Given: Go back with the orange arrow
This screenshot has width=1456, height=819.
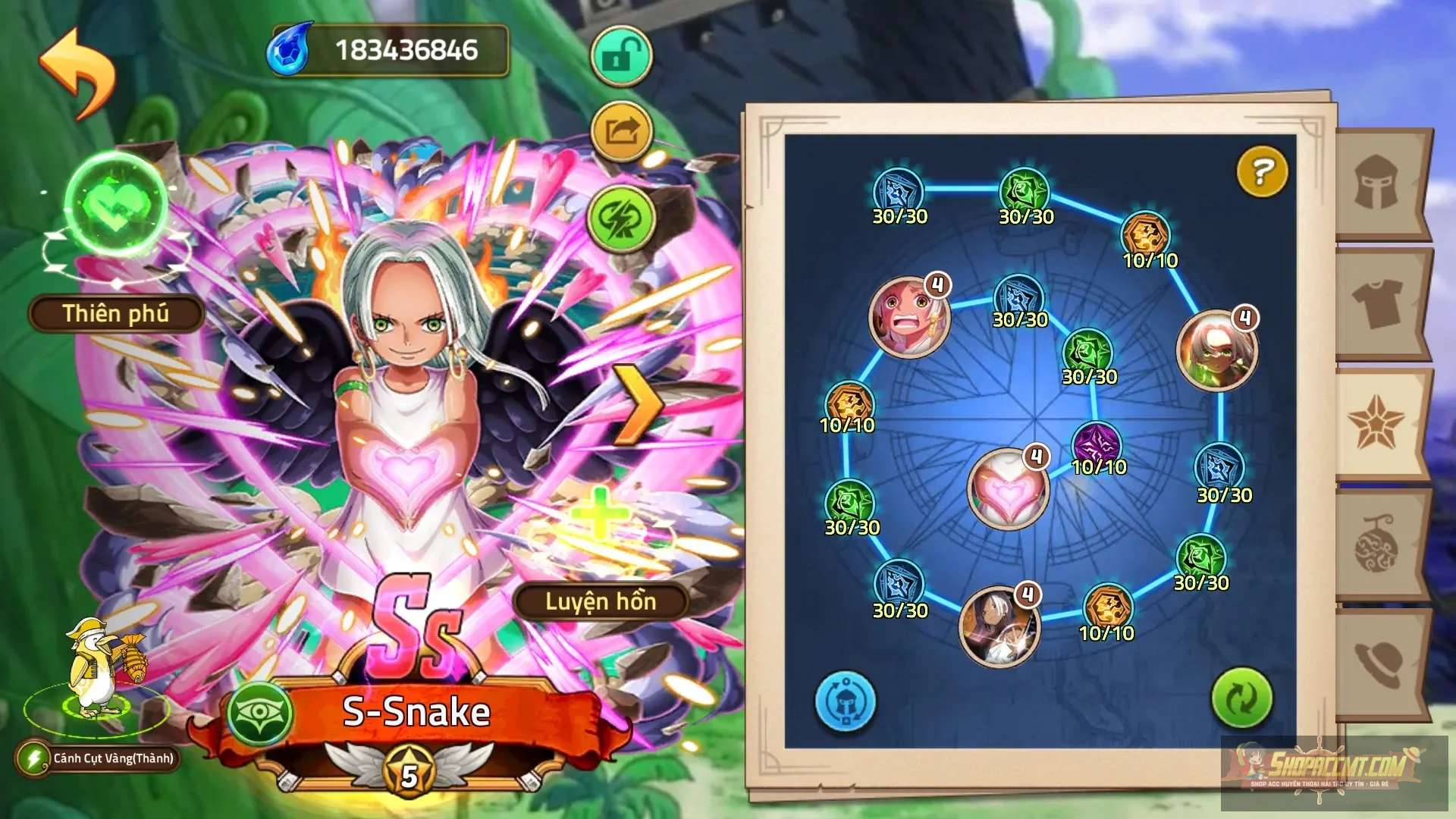Looking at the screenshot, I should coord(77,72).
